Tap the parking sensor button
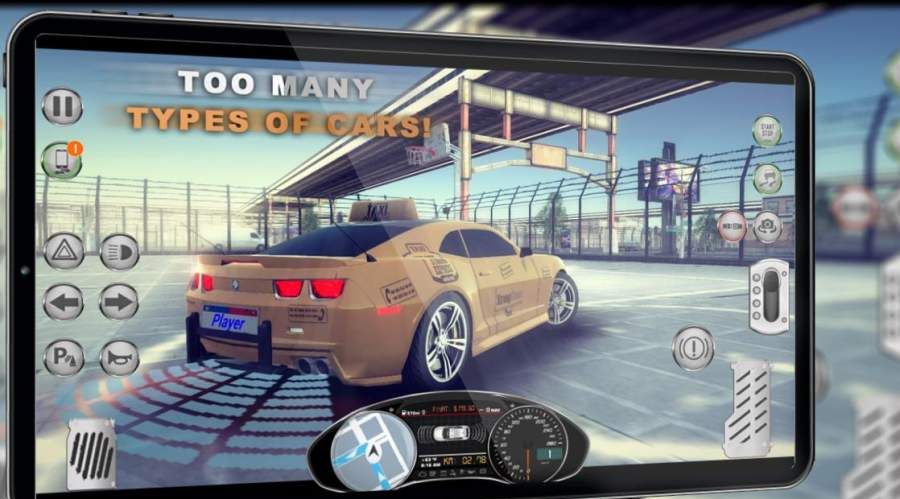The height and width of the screenshot is (499, 900). tap(63, 357)
